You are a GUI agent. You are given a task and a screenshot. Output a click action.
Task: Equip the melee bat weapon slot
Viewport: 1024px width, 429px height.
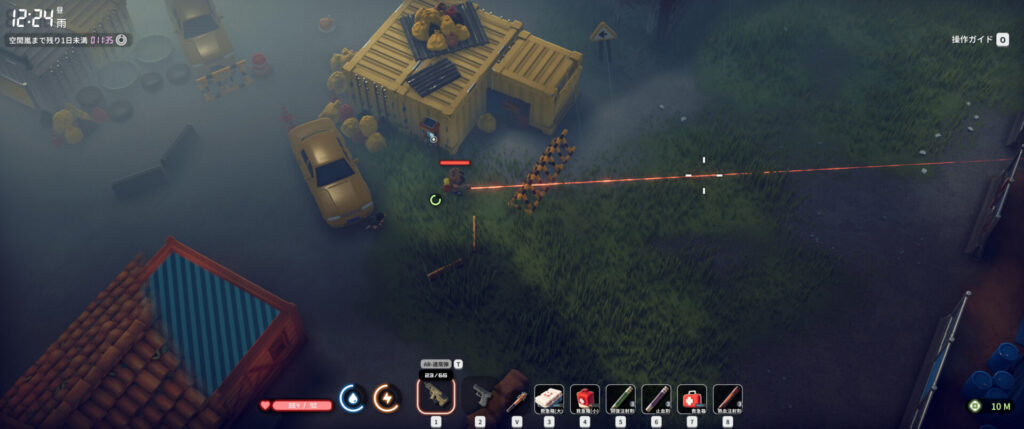coord(516,399)
